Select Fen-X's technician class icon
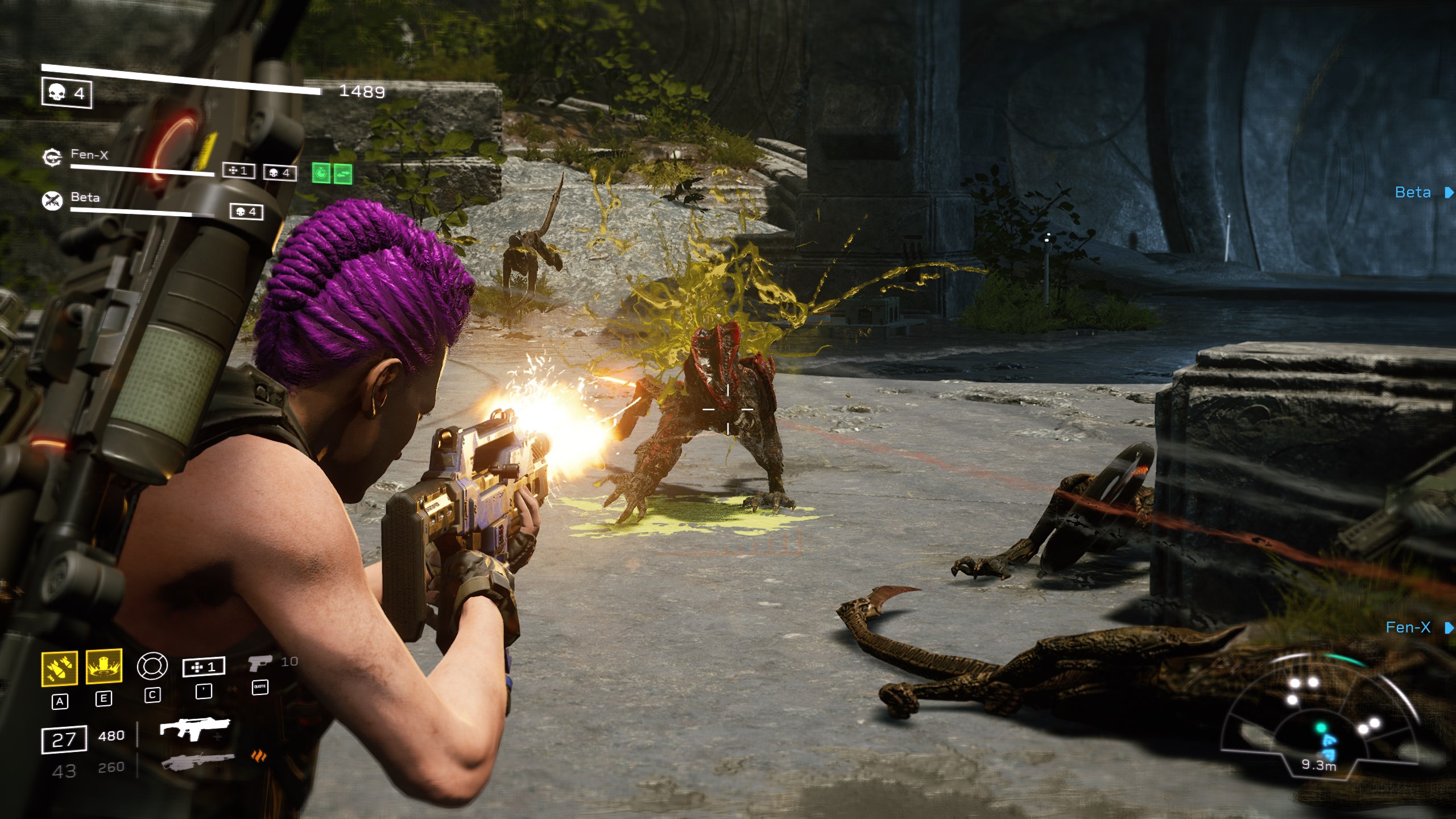The width and height of the screenshot is (1456, 819). tap(52, 157)
